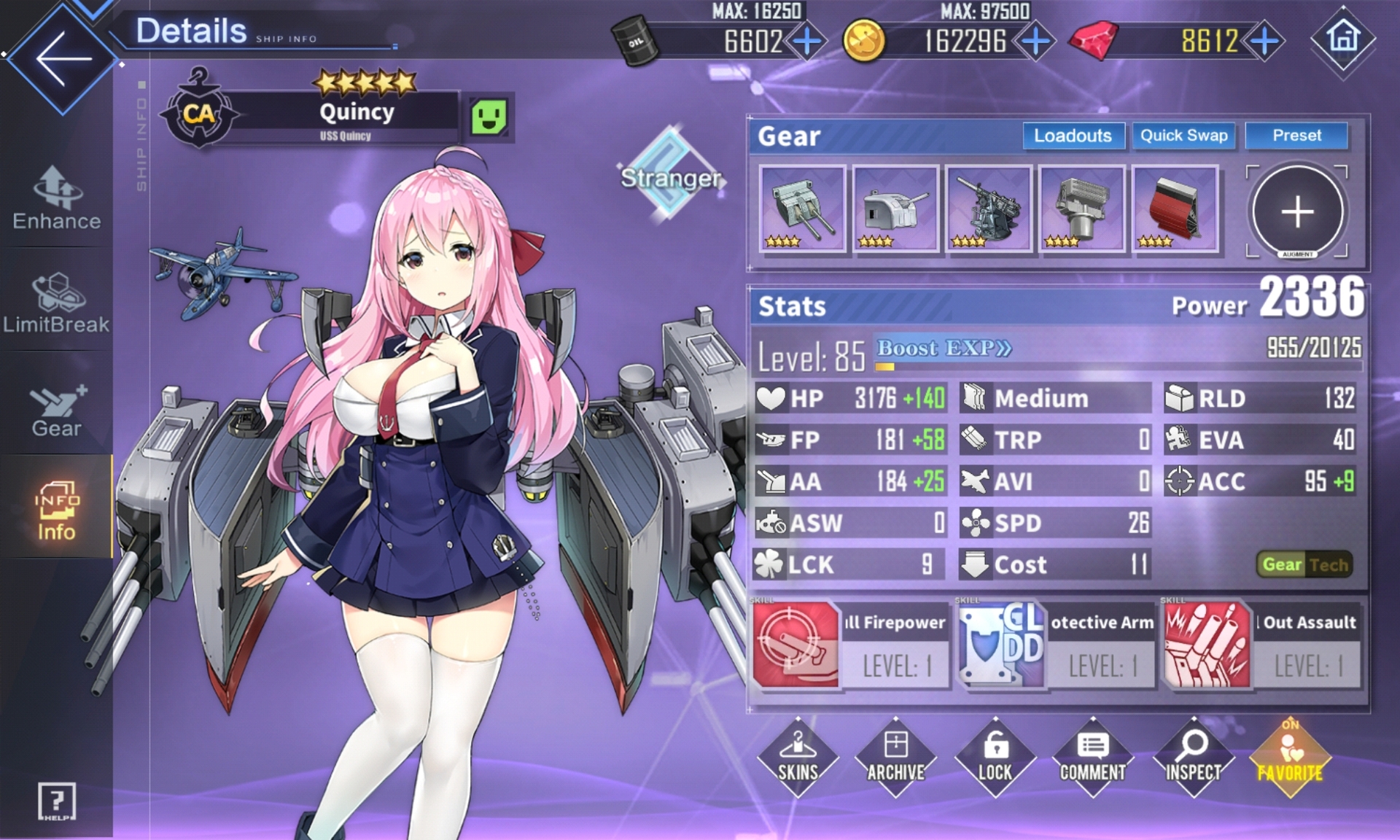Switch stats view to Tech
The image size is (1400, 840).
[x=1329, y=564]
